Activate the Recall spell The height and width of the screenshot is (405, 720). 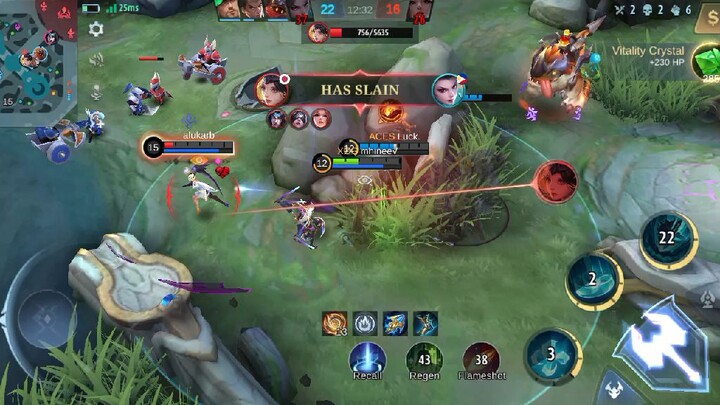(367, 359)
